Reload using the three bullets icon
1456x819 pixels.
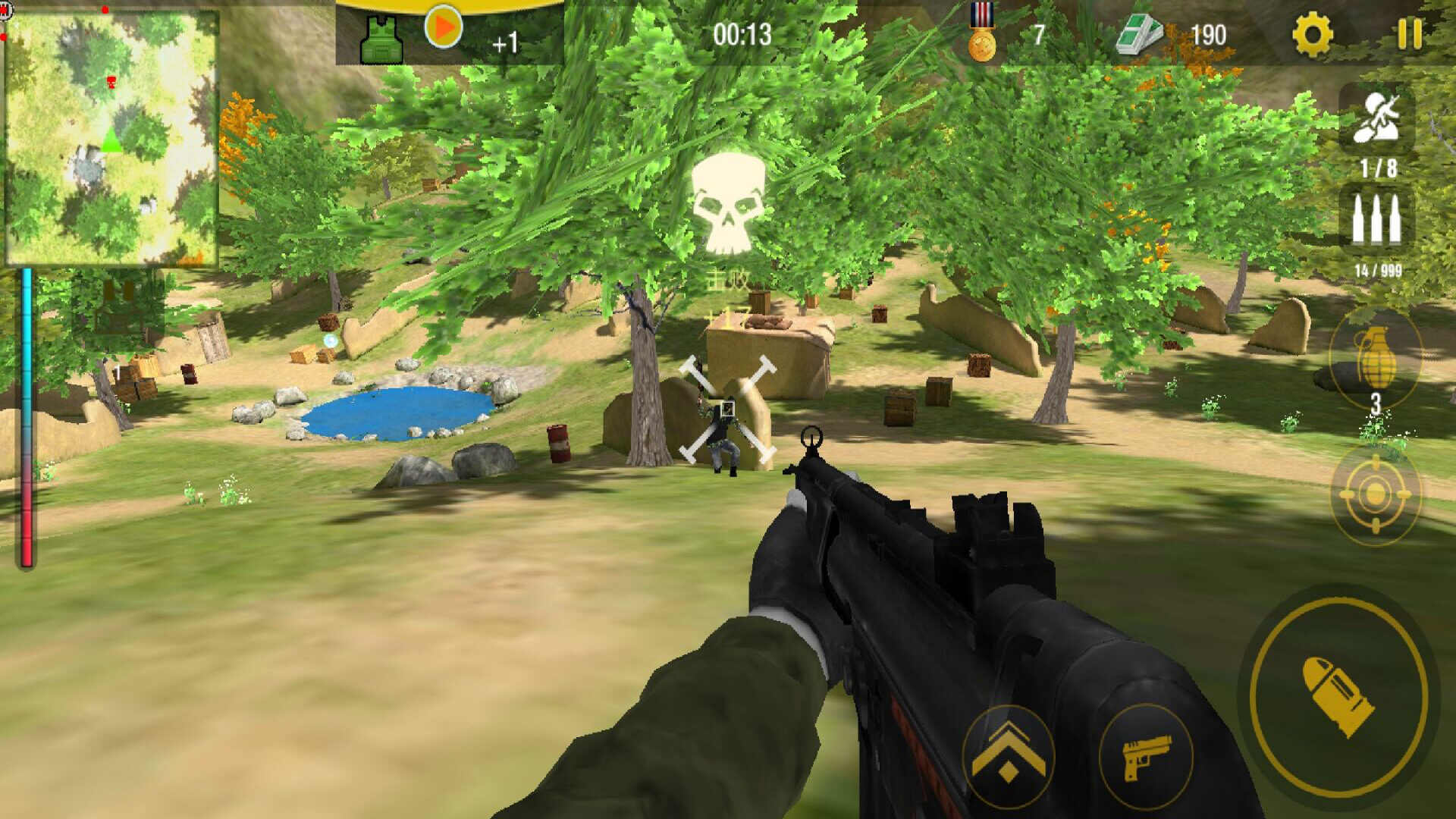coord(1376,221)
